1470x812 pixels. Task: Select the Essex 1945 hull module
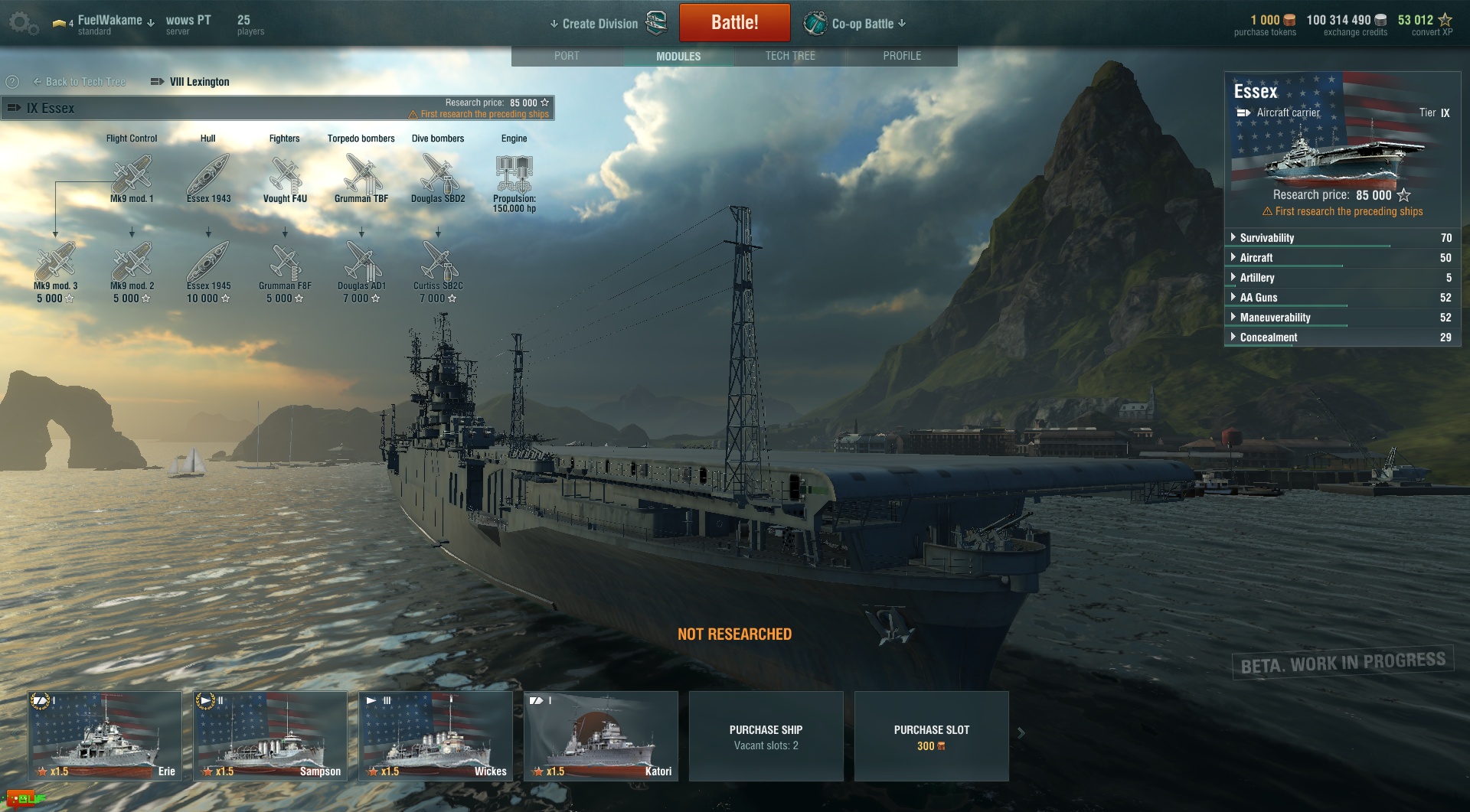coord(208,263)
